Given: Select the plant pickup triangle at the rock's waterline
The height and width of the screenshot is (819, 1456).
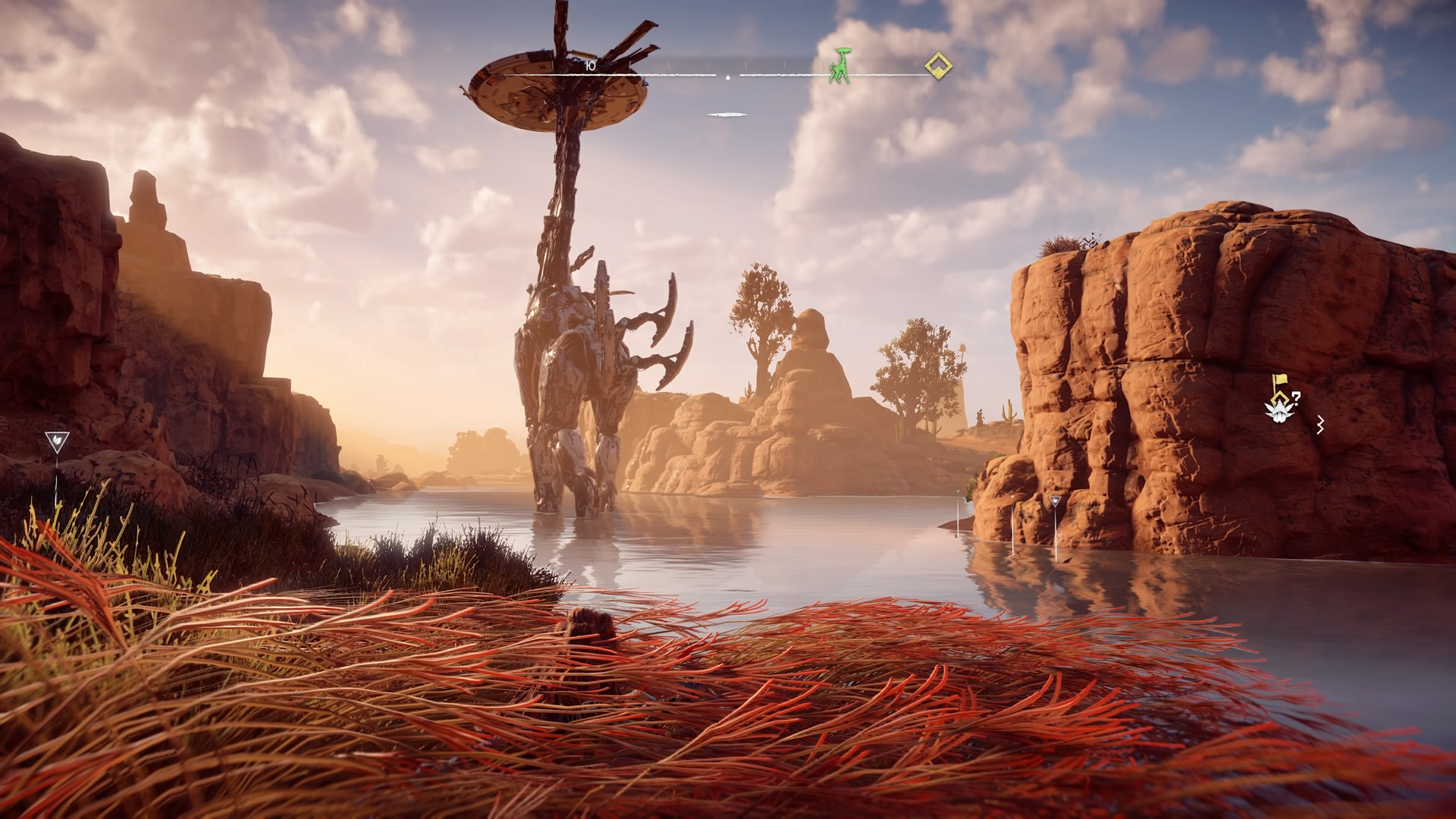Looking at the screenshot, I should coord(1055,502).
